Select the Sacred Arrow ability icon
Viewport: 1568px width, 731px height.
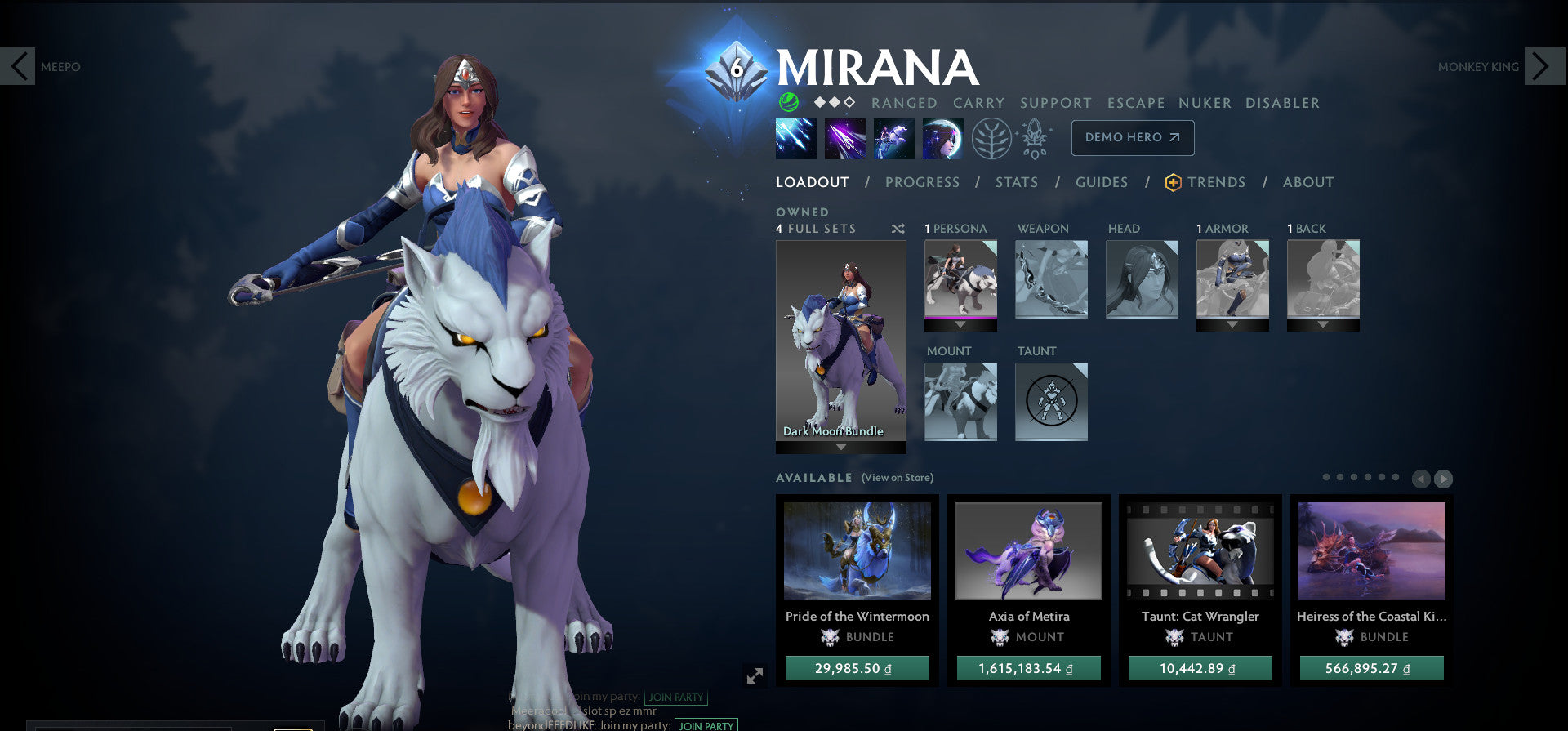844,138
